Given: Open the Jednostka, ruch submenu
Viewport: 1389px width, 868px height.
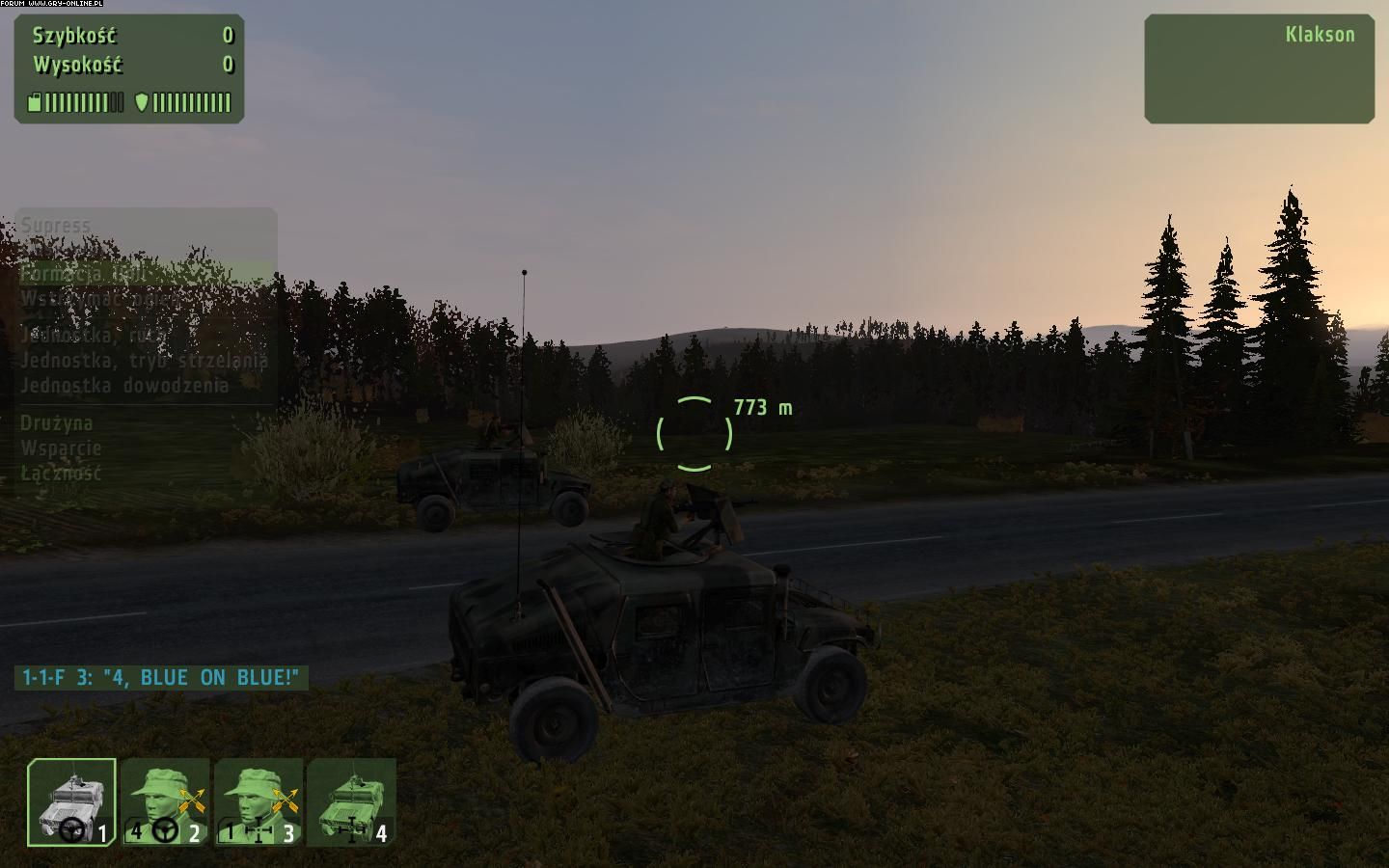Looking at the screenshot, I should (95, 336).
